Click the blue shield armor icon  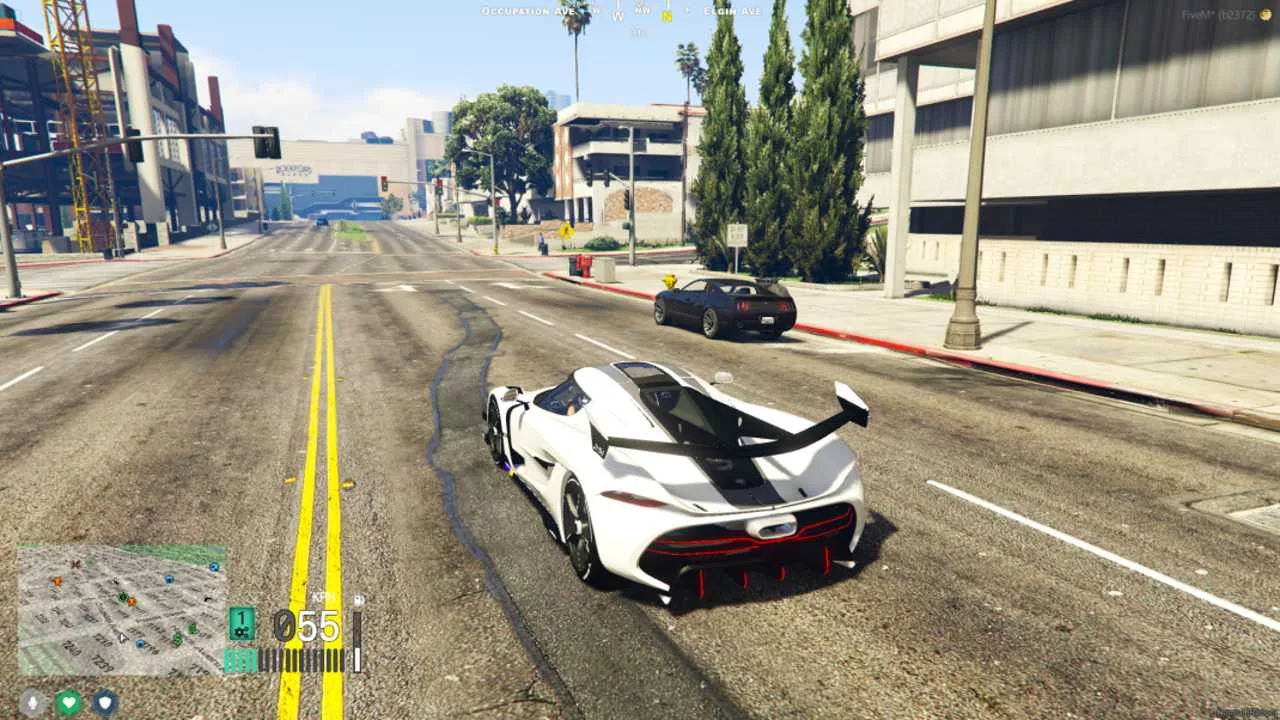(103, 704)
